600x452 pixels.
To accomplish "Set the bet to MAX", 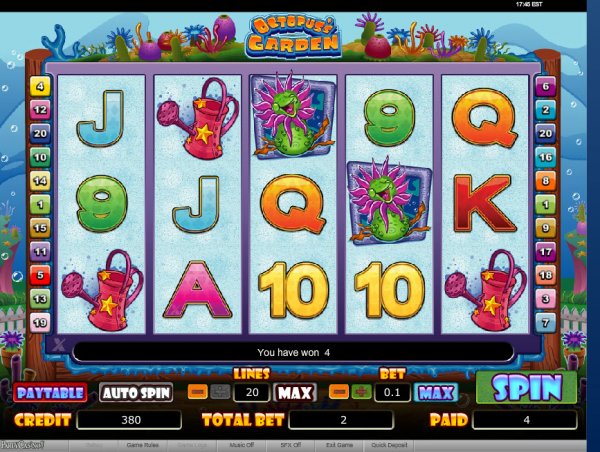I will pos(435,392).
